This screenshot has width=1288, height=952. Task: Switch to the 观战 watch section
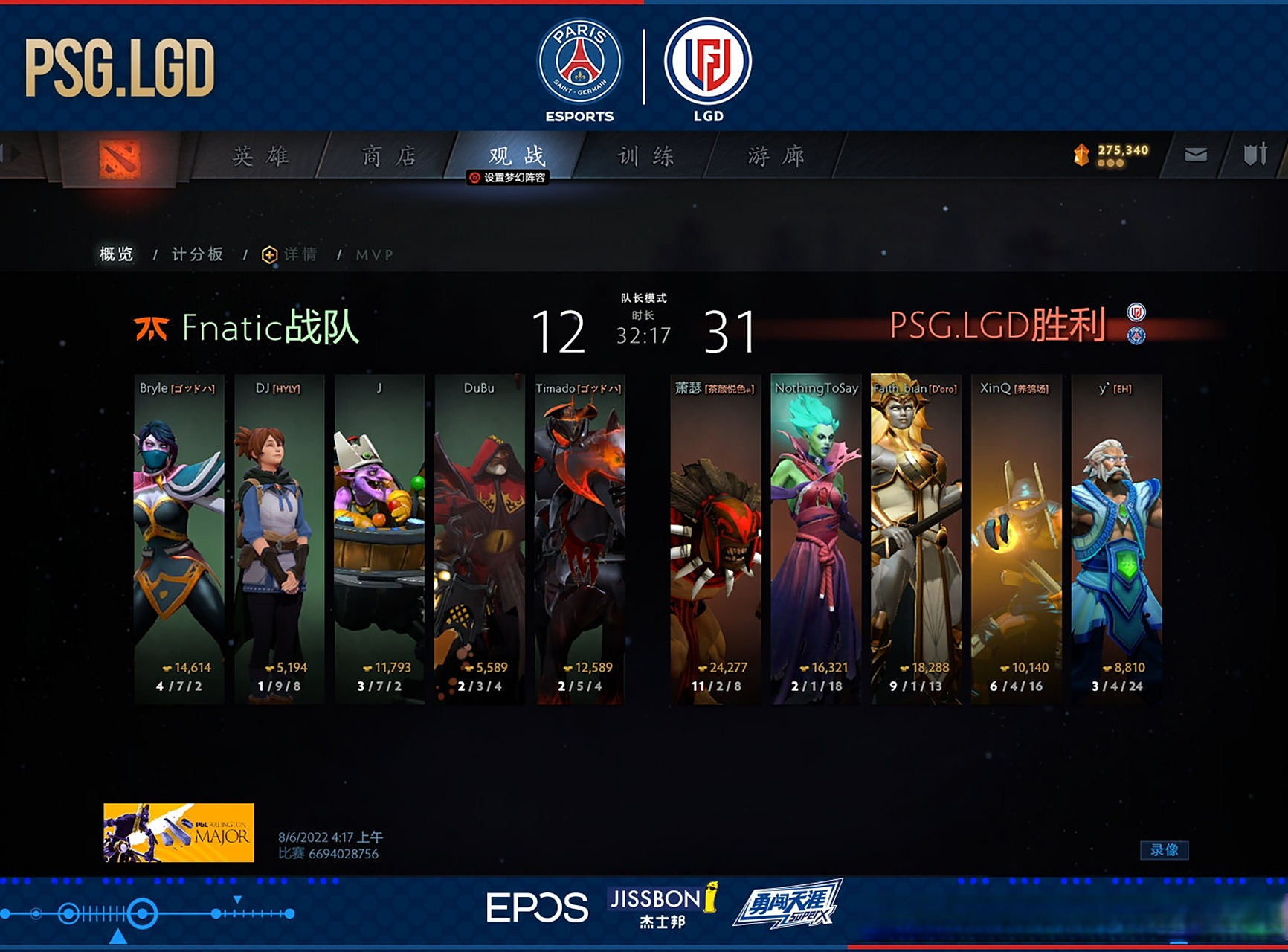tap(517, 155)
